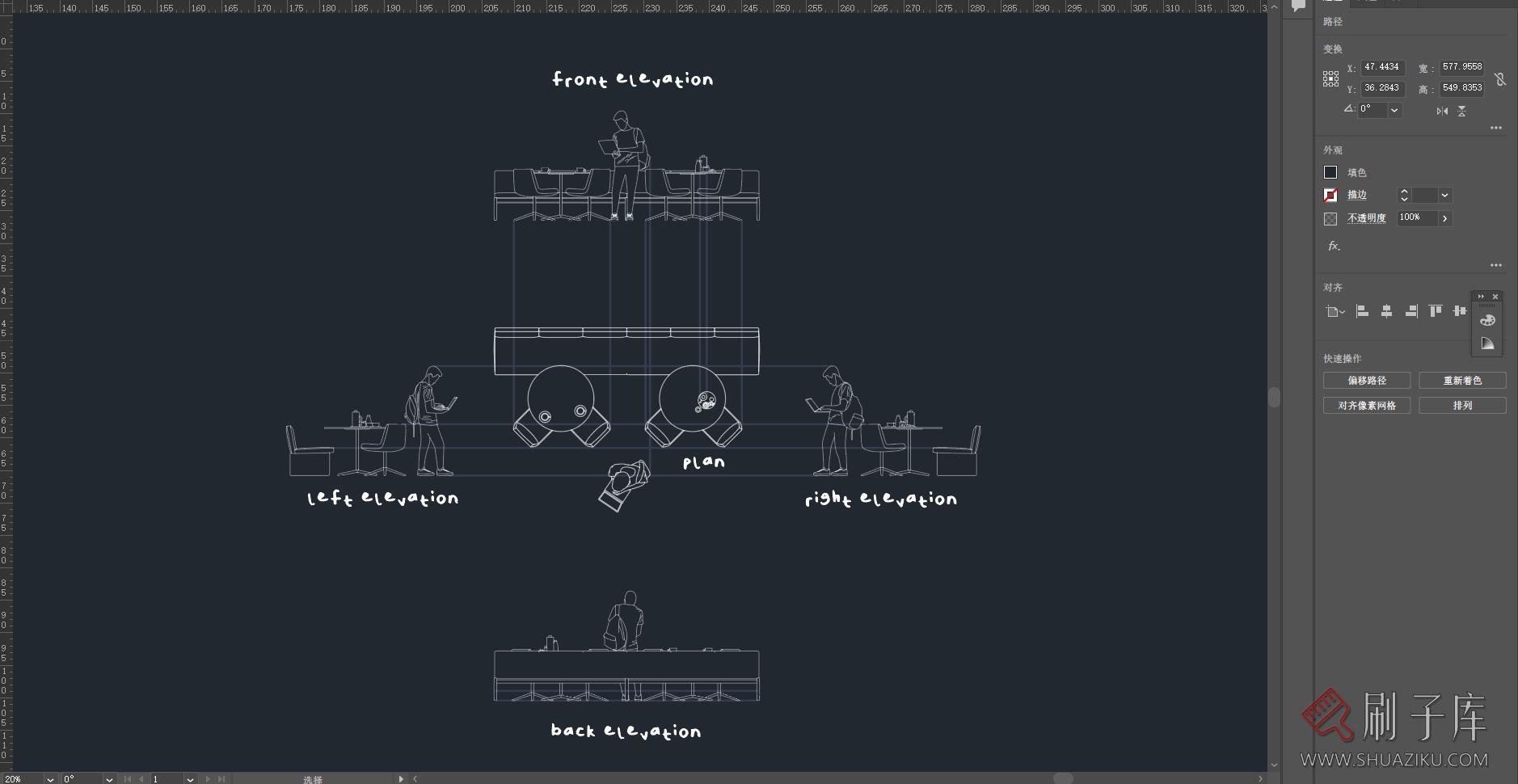Click the flip horizontal icon in Transform
This screenshot has width=1518, height=784.
(1442, 111)
